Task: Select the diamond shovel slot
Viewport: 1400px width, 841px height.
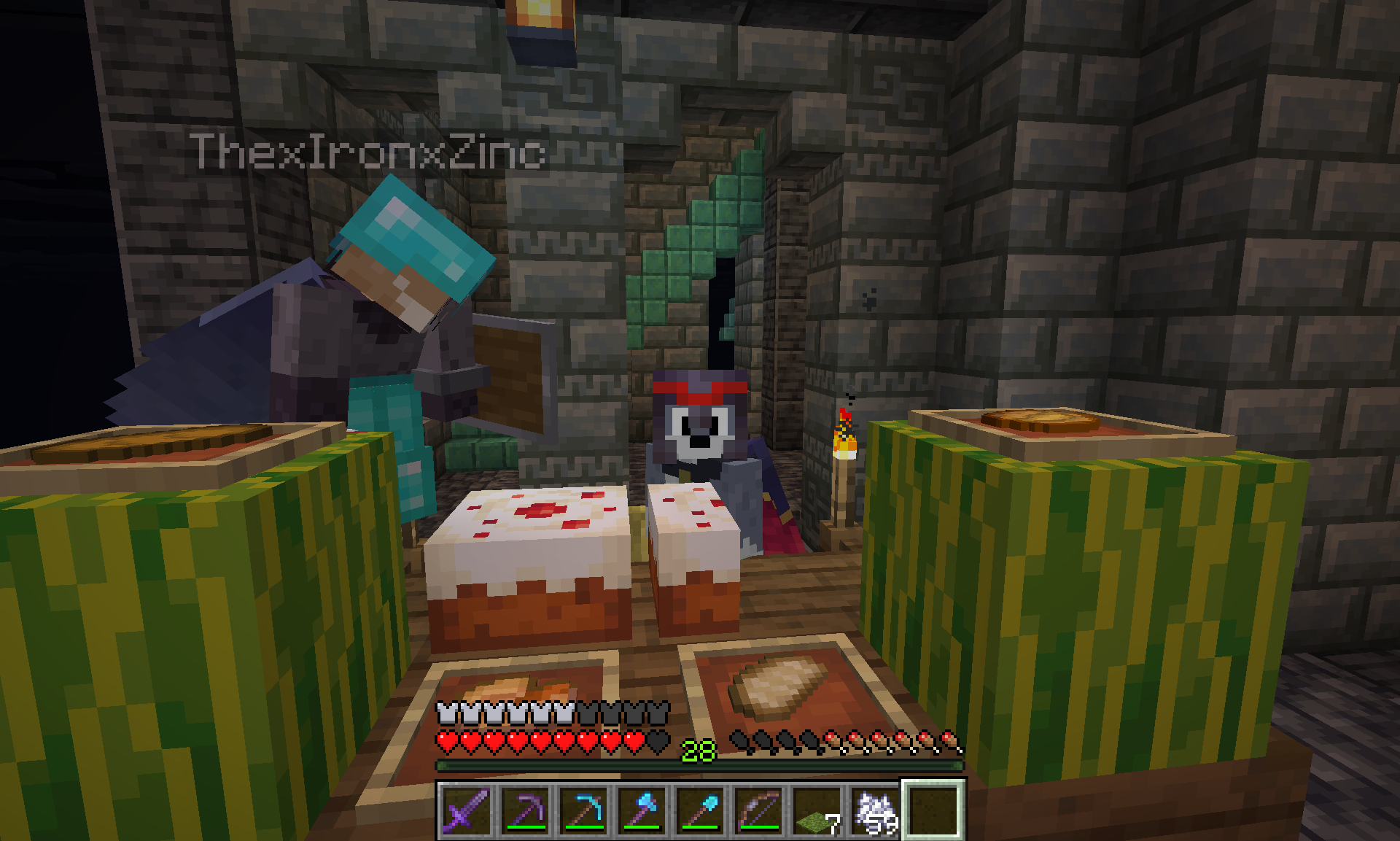Action: (x=700, y=810)
